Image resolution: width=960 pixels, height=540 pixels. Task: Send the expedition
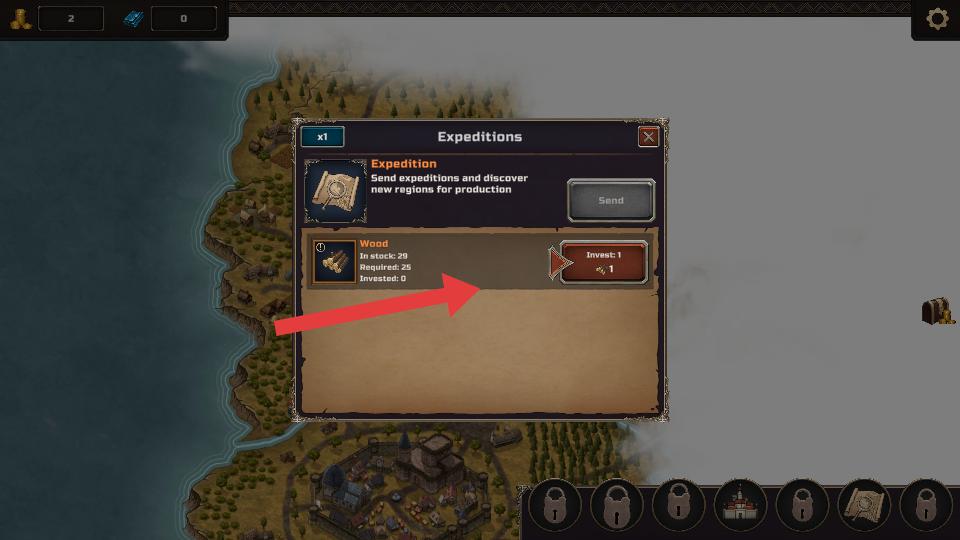[611, 200]
